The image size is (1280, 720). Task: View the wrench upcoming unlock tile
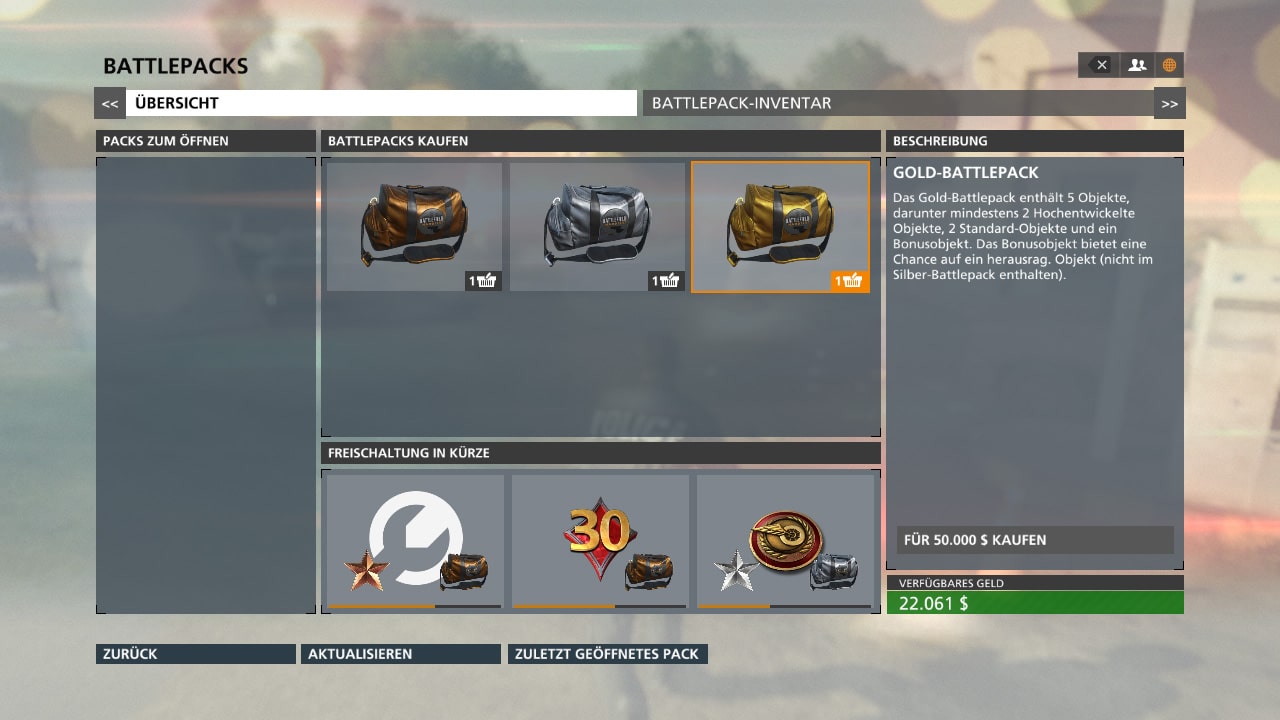415,541
